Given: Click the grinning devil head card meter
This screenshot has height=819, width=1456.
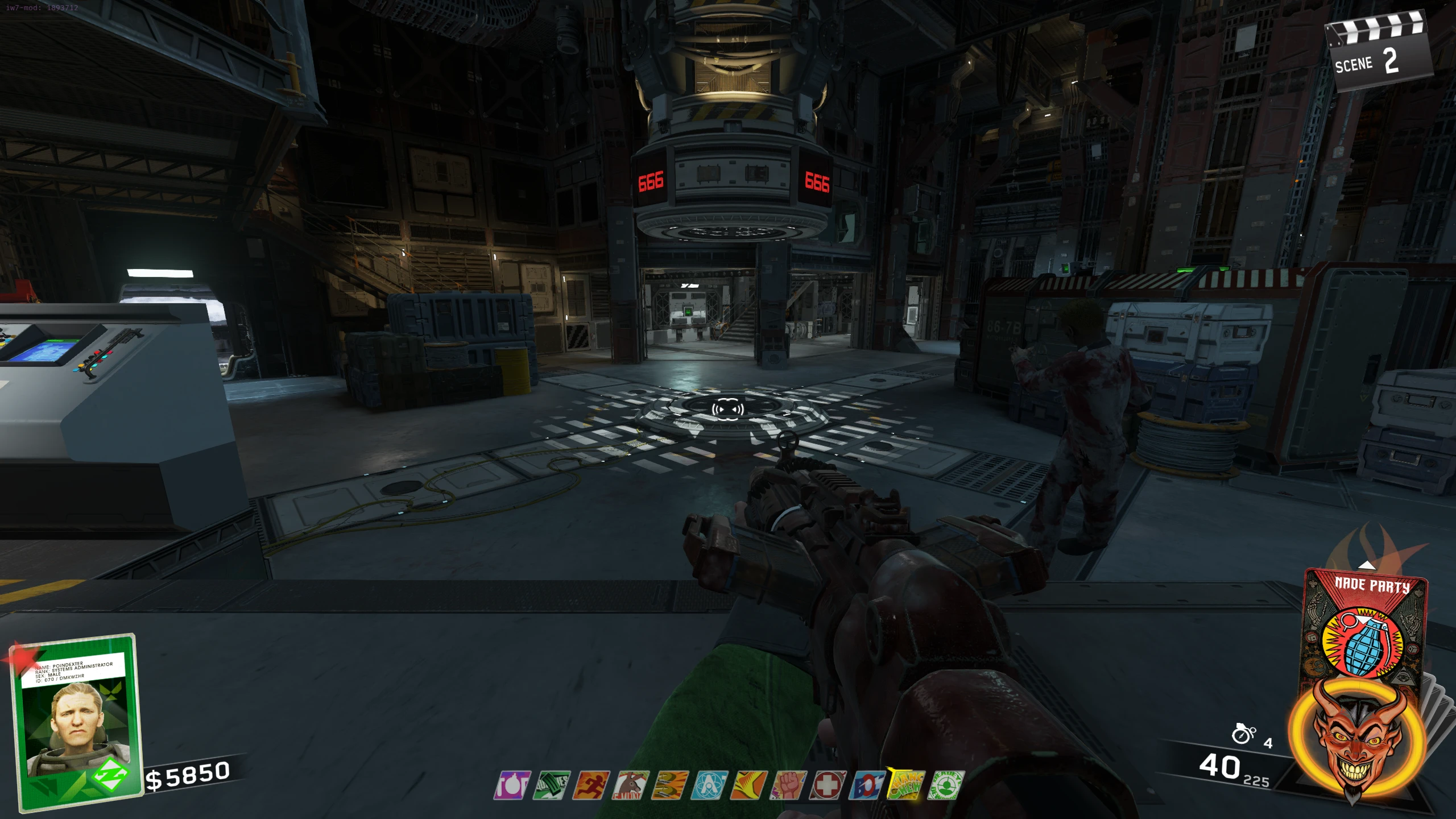Looking at the screenshot, I should 1356,739.
